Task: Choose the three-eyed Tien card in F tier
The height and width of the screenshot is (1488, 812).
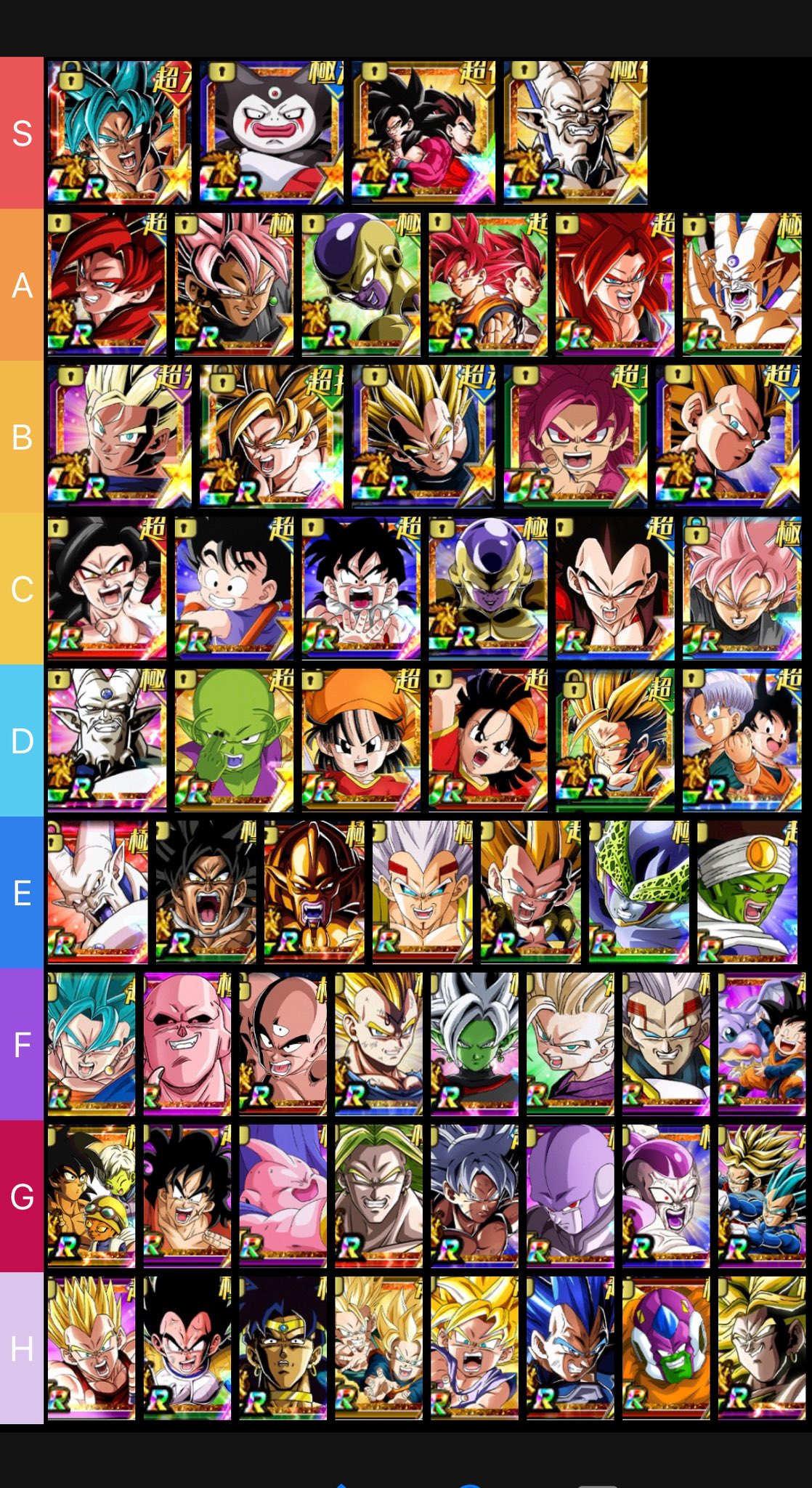Action: click(x=283, y=1044)
